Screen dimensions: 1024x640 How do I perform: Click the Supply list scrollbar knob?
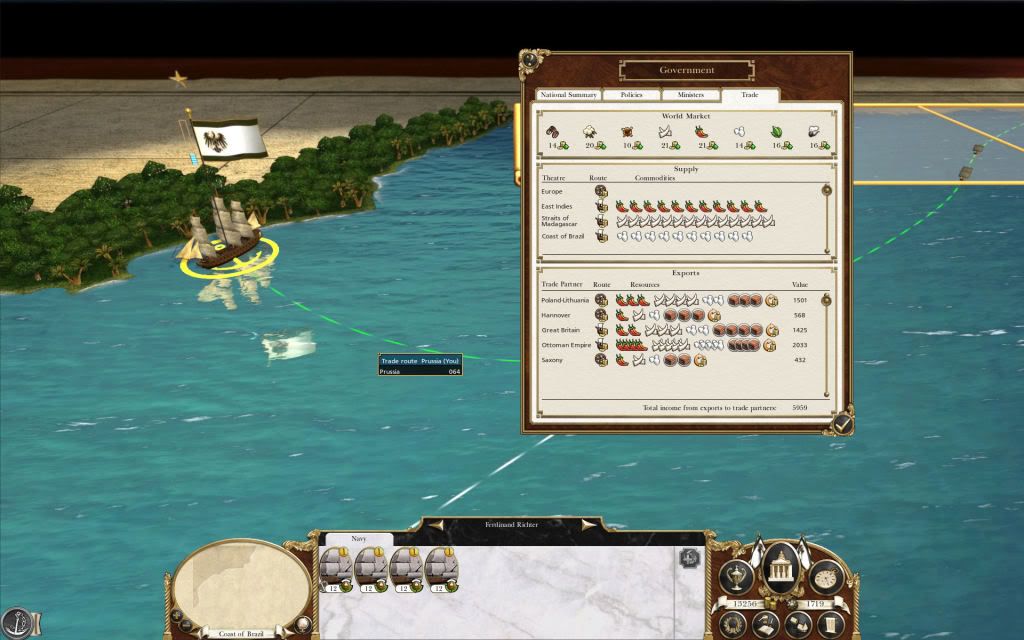tap(827, 190)
